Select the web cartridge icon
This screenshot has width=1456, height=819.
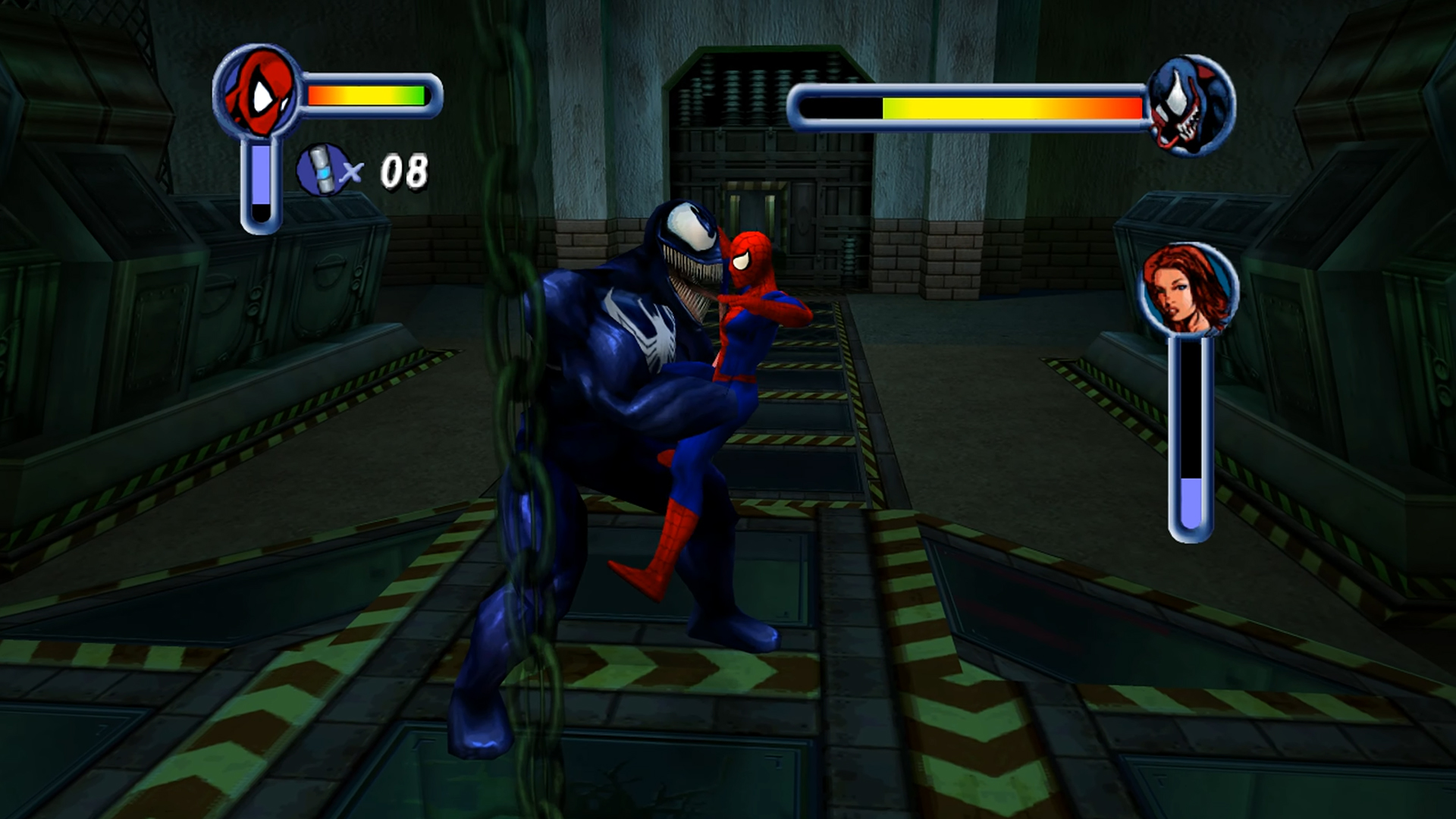pyautogui.click(x=322, y=170)
